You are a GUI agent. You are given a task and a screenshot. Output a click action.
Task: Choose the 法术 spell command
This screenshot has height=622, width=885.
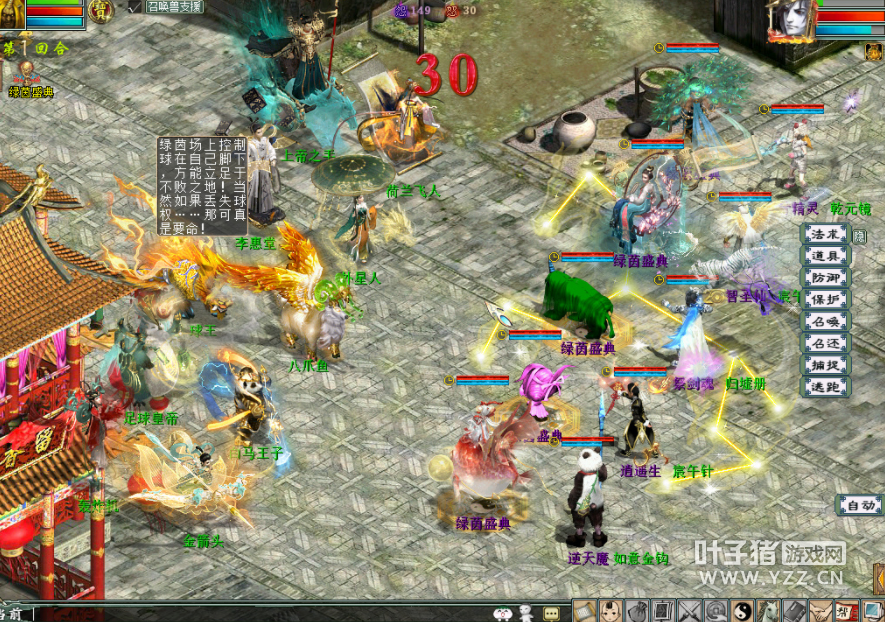(x=826, y=234)
